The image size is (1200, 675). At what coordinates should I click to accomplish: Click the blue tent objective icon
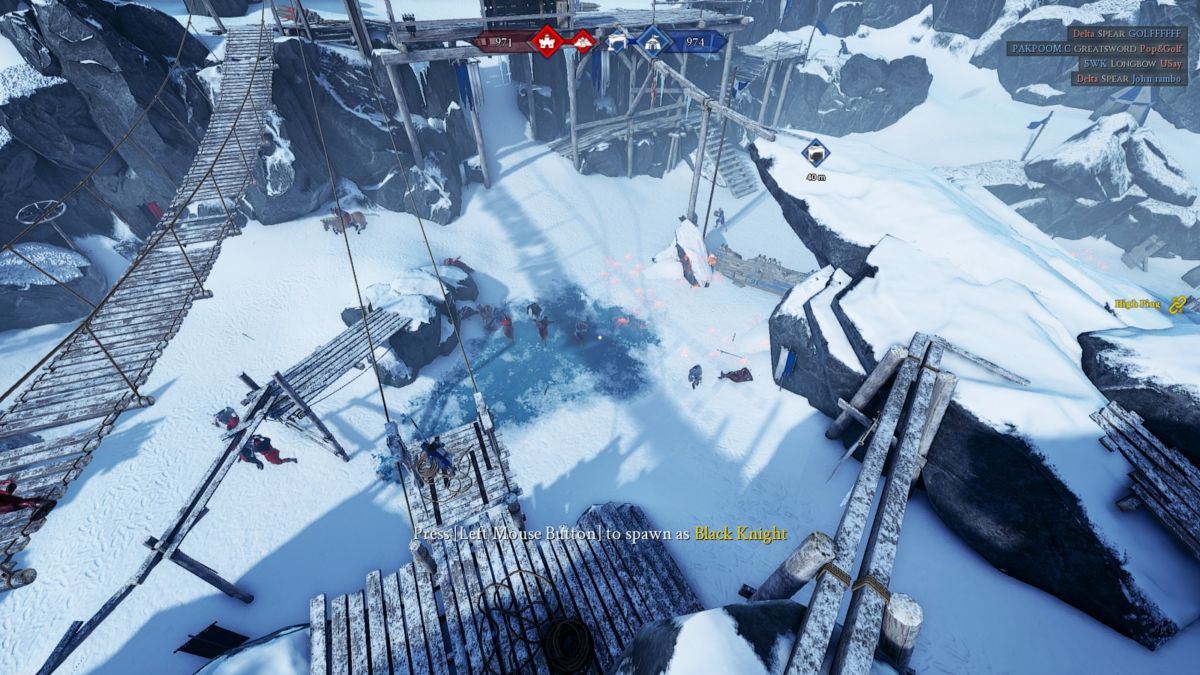(654, 41)
